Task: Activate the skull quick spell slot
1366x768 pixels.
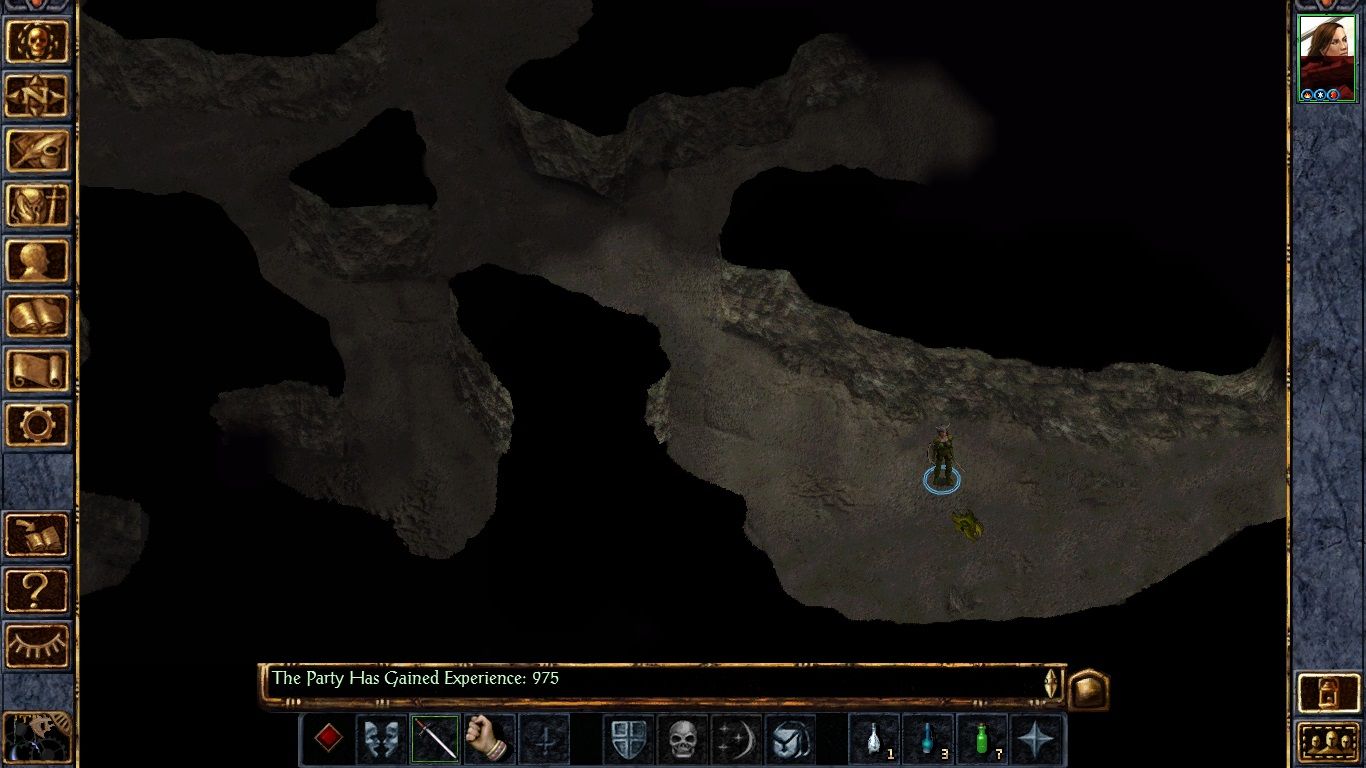Action: 680,741
